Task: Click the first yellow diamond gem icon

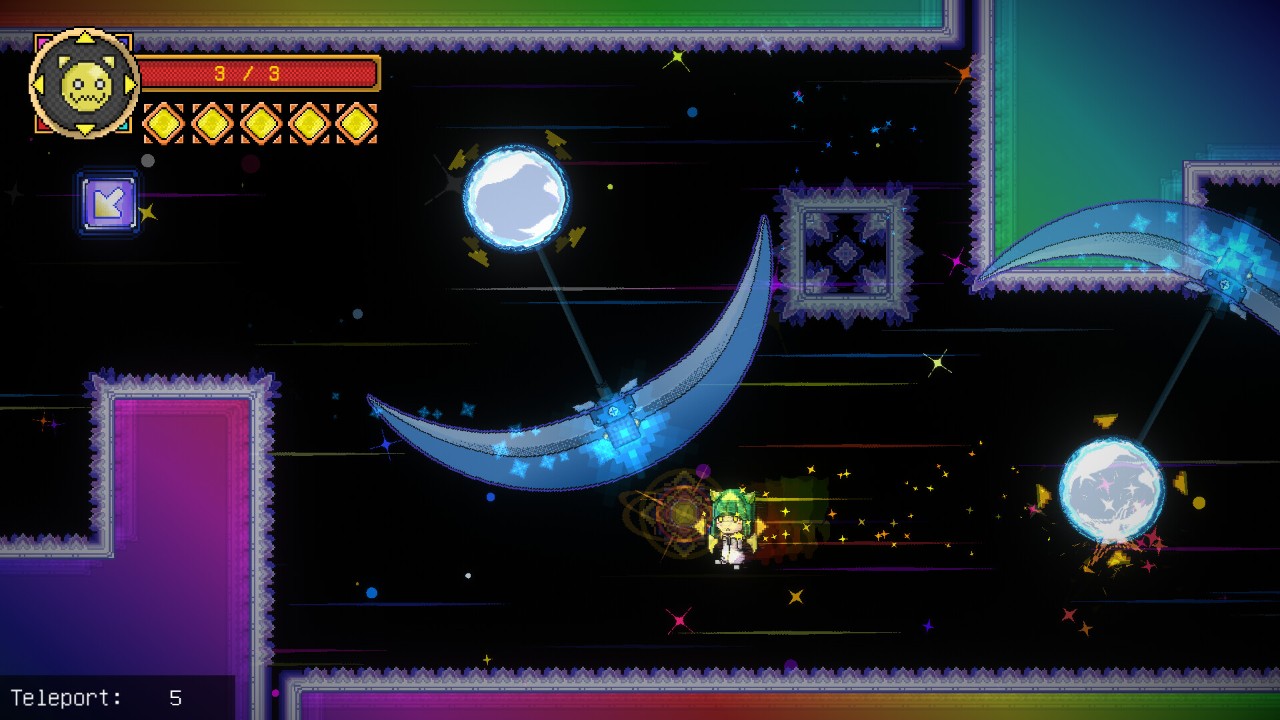Action: [166, 121]
